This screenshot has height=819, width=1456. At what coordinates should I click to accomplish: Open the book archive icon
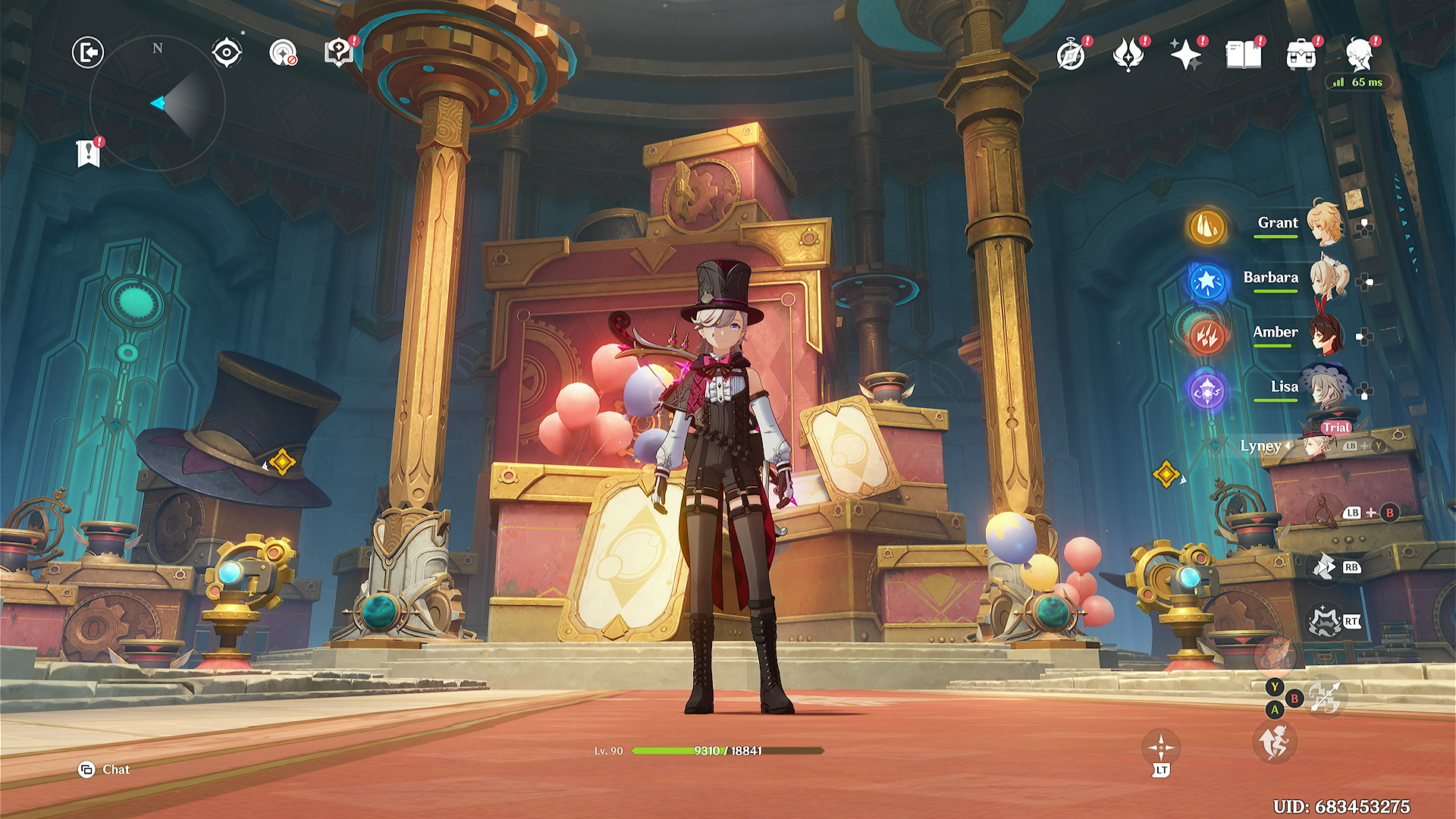pyautogui.click(x=1243, y=55)
